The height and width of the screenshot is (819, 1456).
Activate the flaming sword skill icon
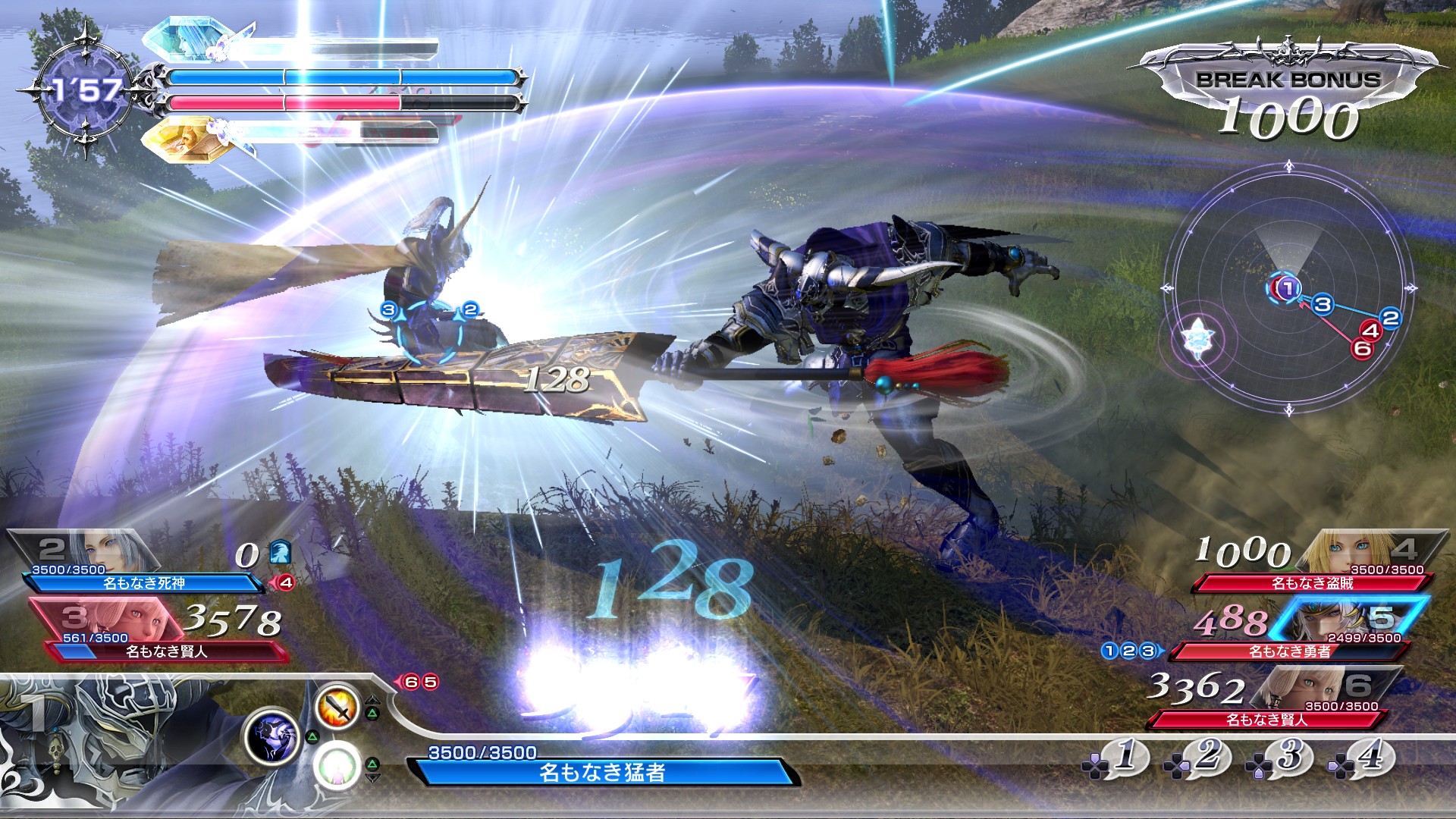(x=337, y=707)
